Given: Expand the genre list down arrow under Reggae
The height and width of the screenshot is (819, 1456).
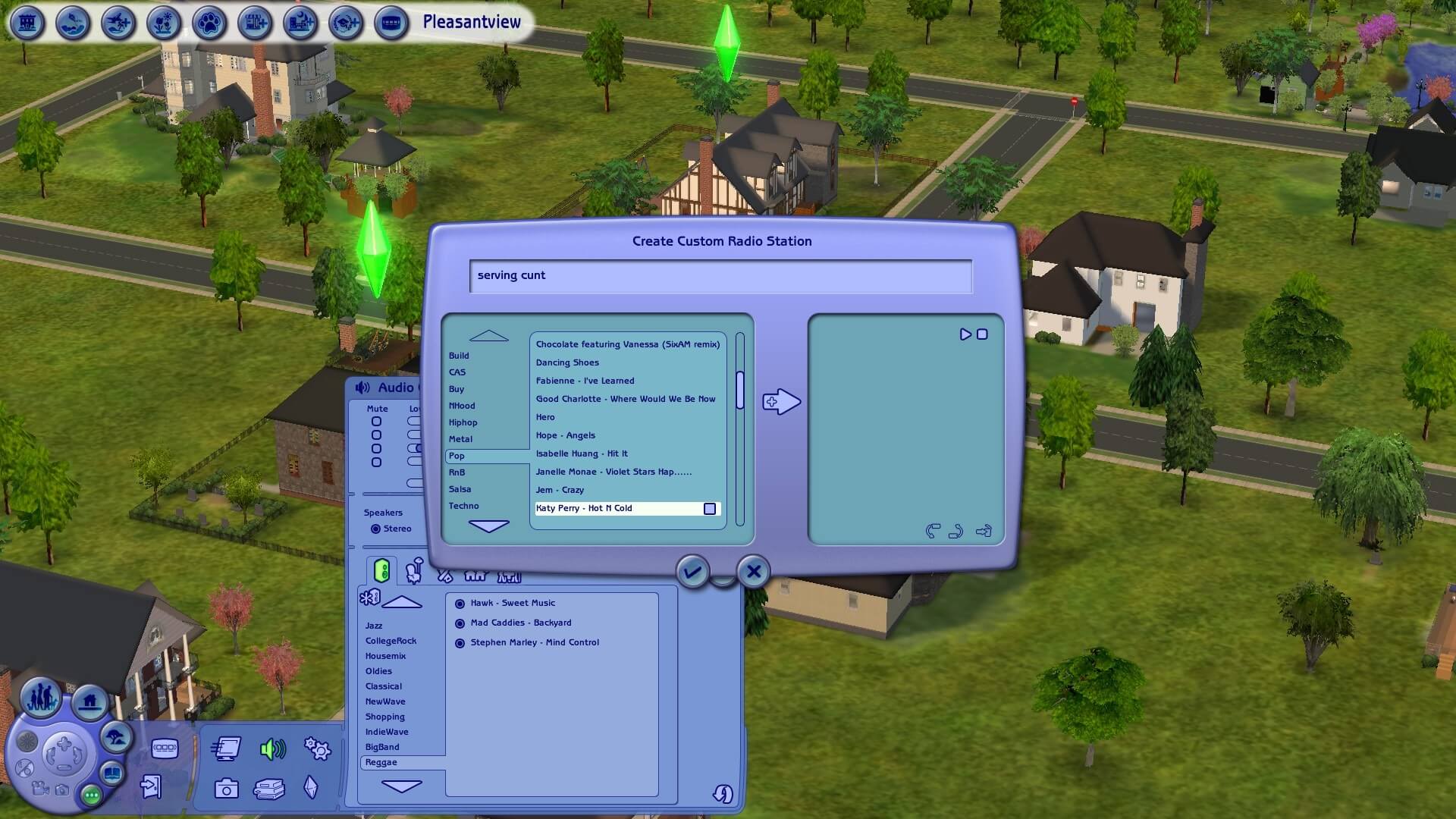Looking at the screenshot, I should tap(401, 786).
